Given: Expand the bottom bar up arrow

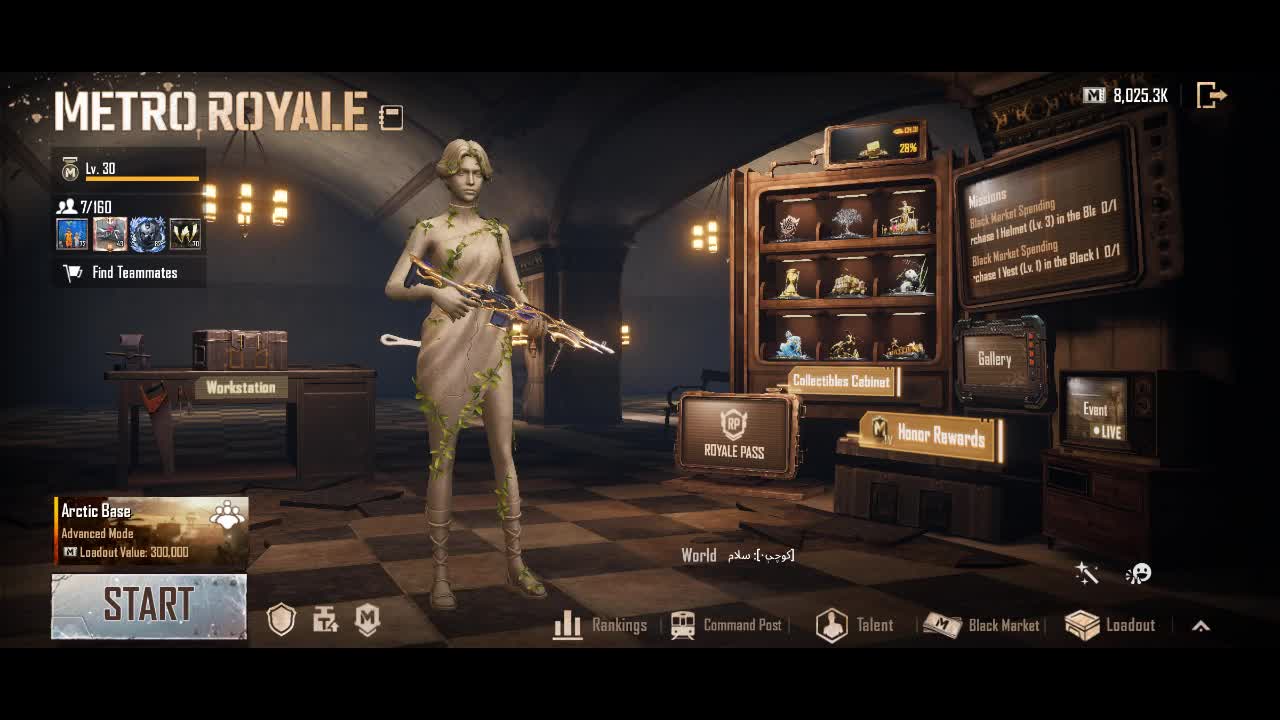Looking at the screenshot, I should click(x=1201, y=626).
